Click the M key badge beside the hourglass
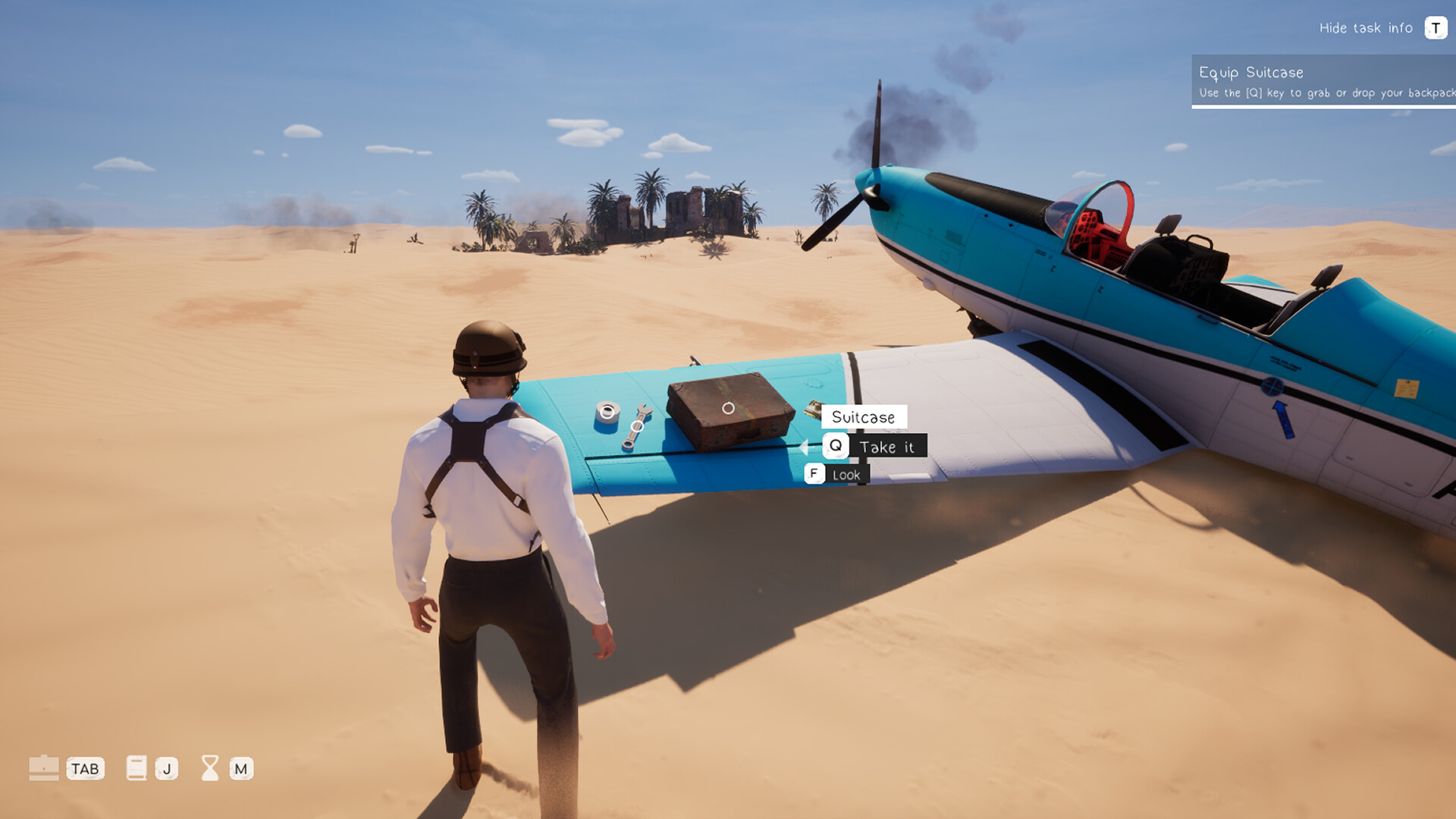The image size is (1456, 819). 241,769
